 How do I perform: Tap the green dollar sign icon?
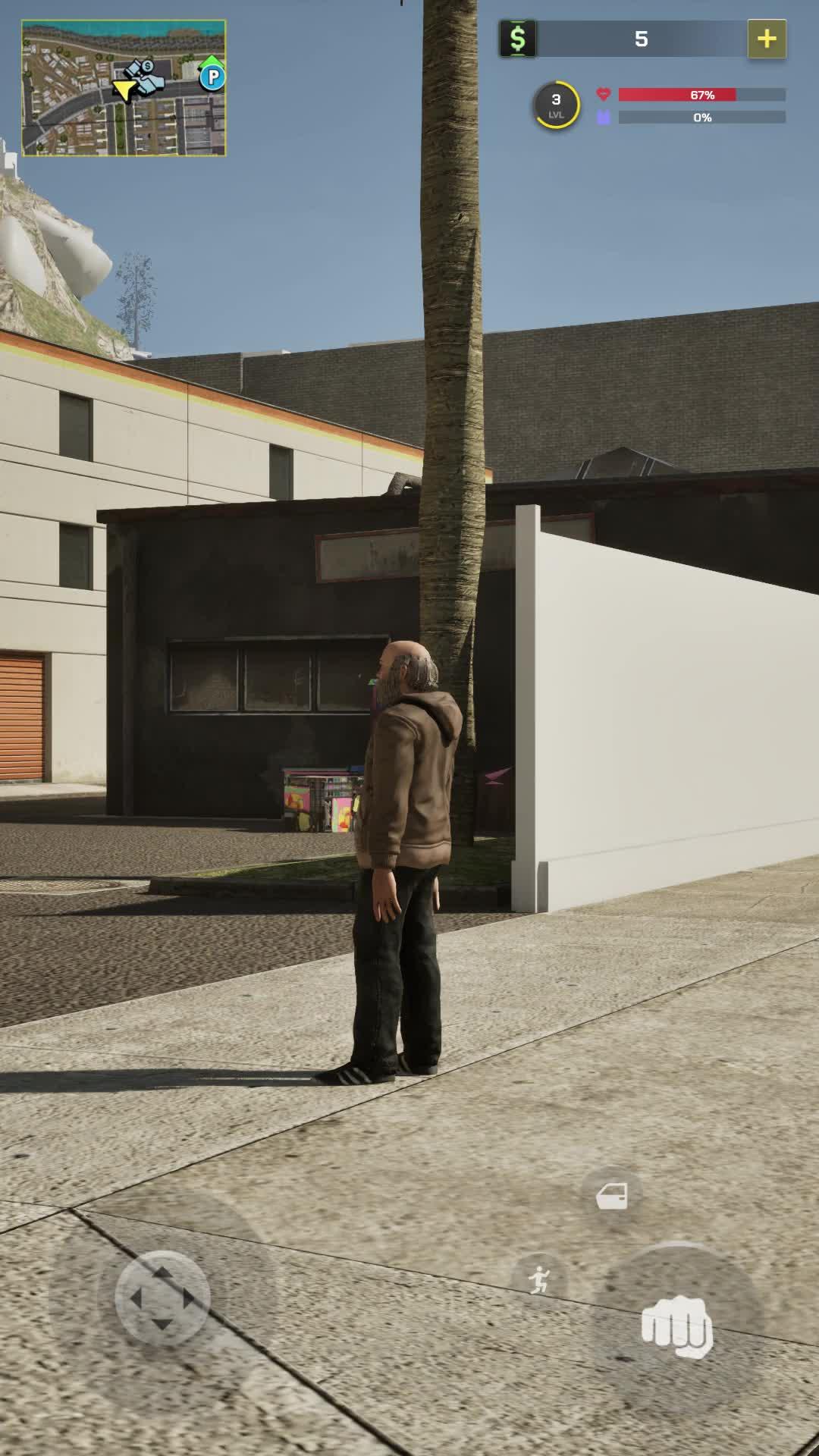click(518, 39)
